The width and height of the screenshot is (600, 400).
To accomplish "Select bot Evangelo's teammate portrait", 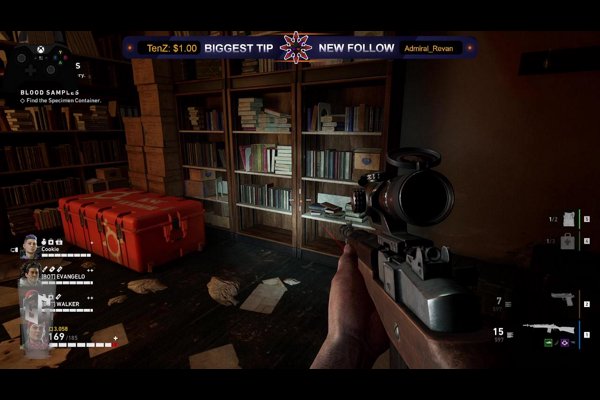I will (30, 273).
